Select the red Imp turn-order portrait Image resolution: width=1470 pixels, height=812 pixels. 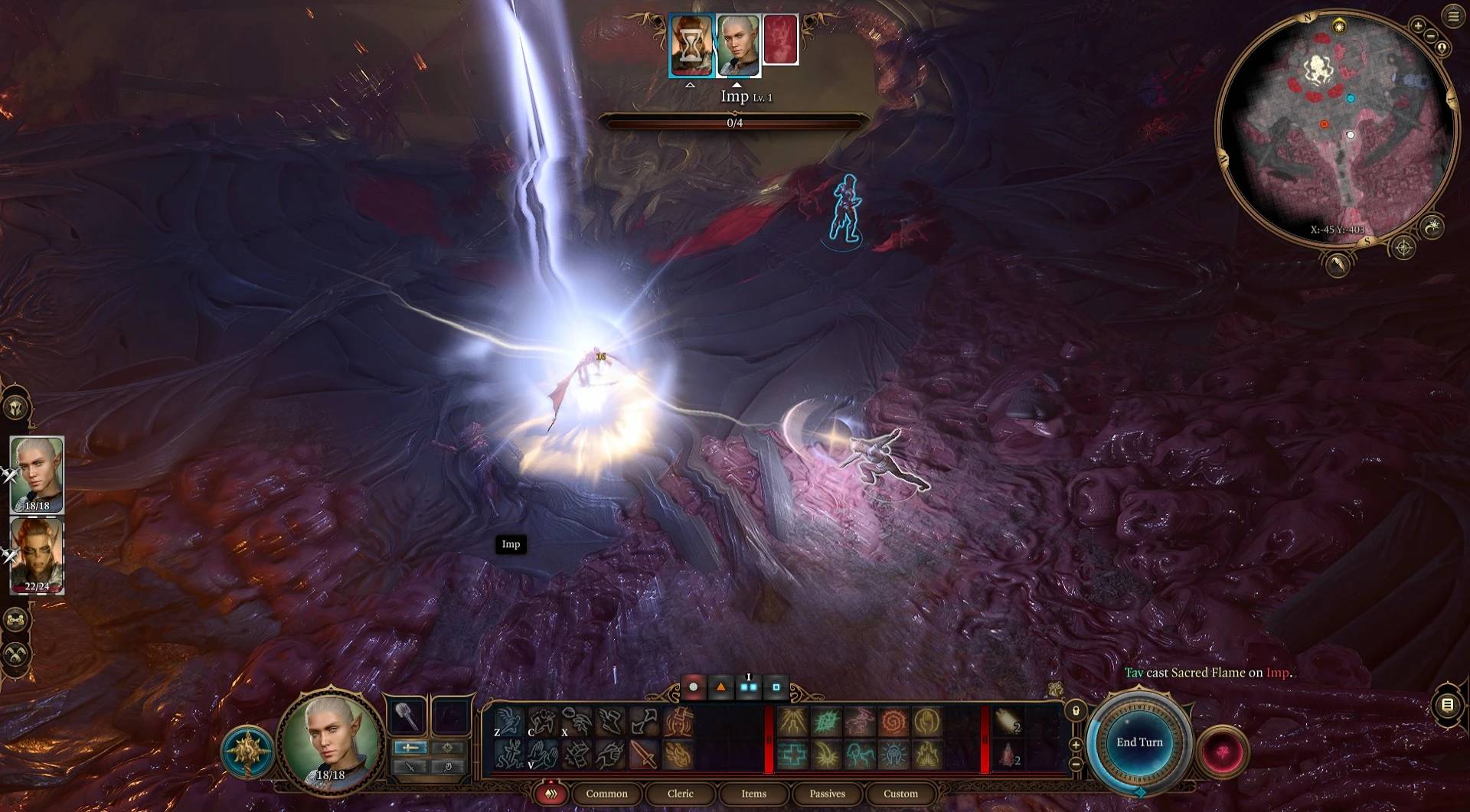click(x=780, y=40)
